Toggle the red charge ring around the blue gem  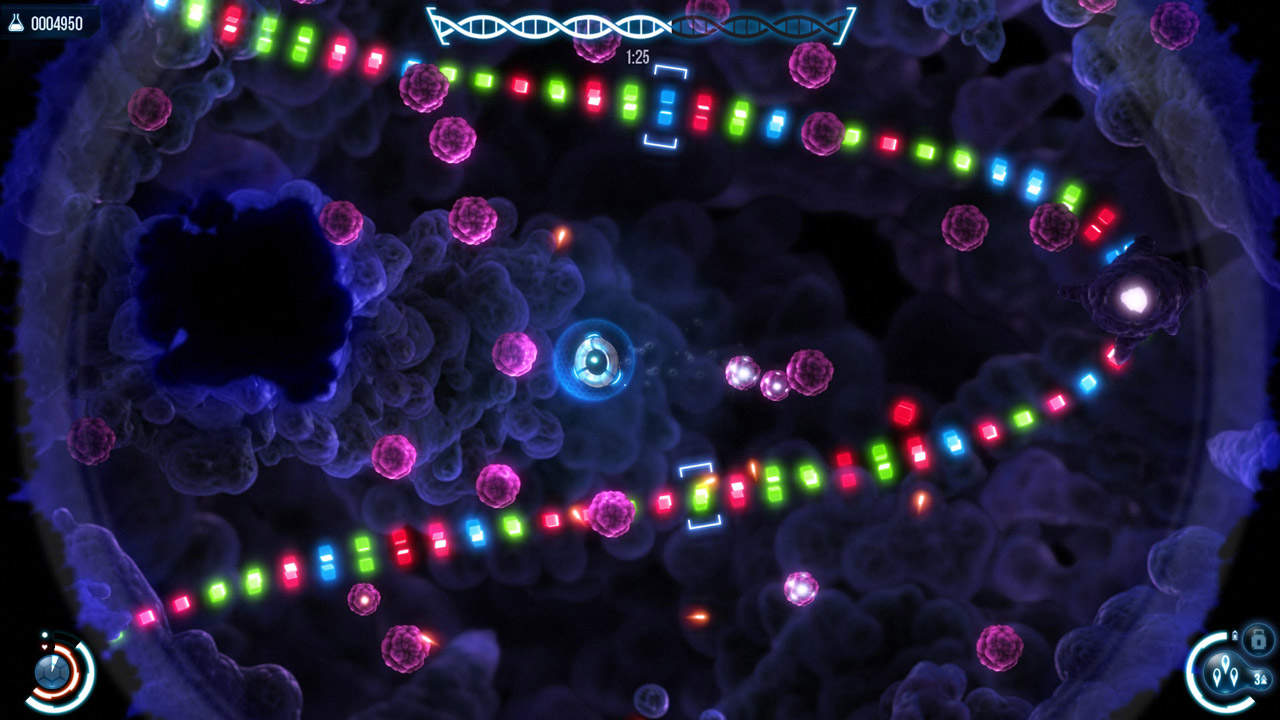pos(71,665)
